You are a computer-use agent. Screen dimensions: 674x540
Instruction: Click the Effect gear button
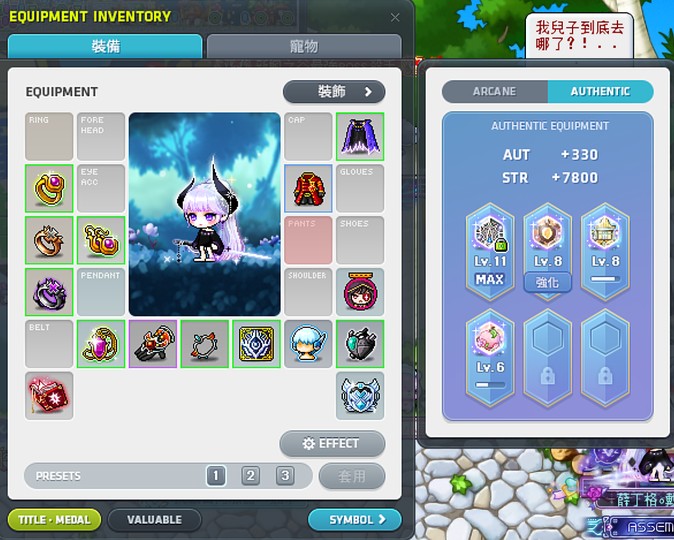pyautogui.click(x=332, y=444)
